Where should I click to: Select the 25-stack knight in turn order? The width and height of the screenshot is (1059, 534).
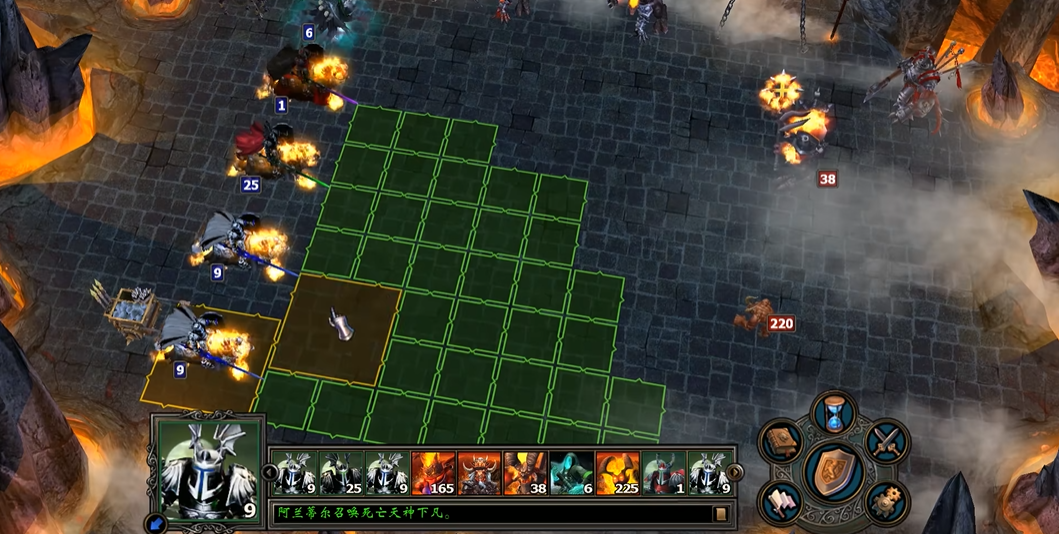click(341, 473)
